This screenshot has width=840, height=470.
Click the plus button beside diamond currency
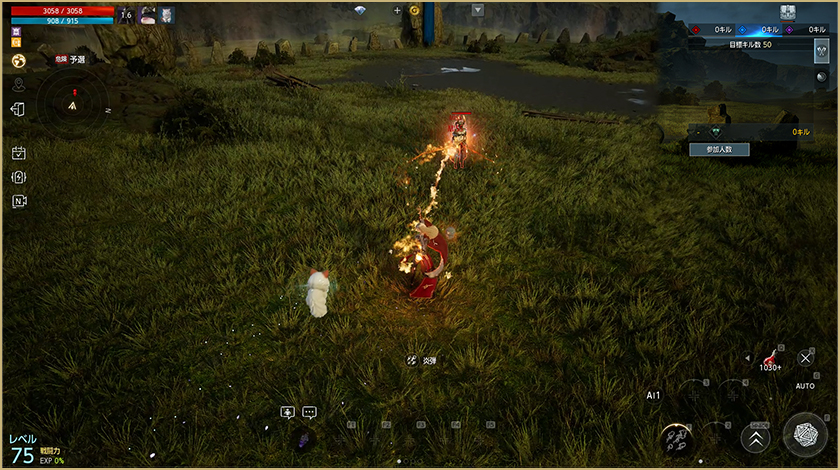[x=396, y=10]
